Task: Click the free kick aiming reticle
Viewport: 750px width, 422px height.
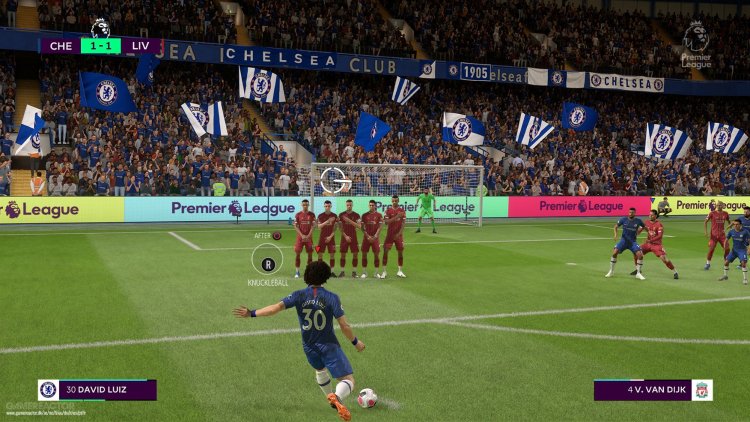Action: click(334, 180)
